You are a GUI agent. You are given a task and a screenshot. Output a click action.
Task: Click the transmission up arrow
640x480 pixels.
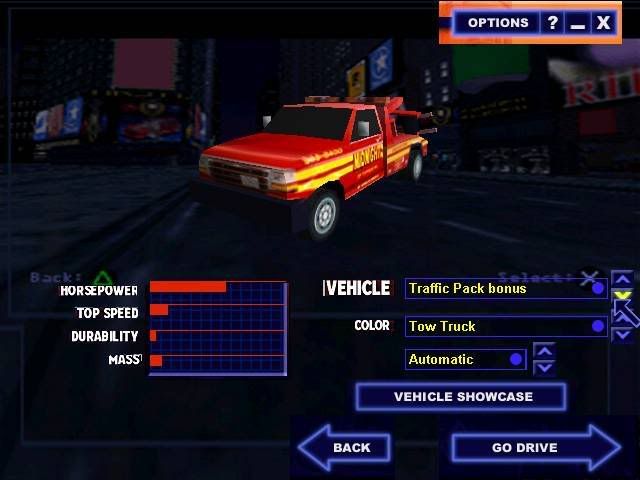pyautogui.click(x=544, y=351)
